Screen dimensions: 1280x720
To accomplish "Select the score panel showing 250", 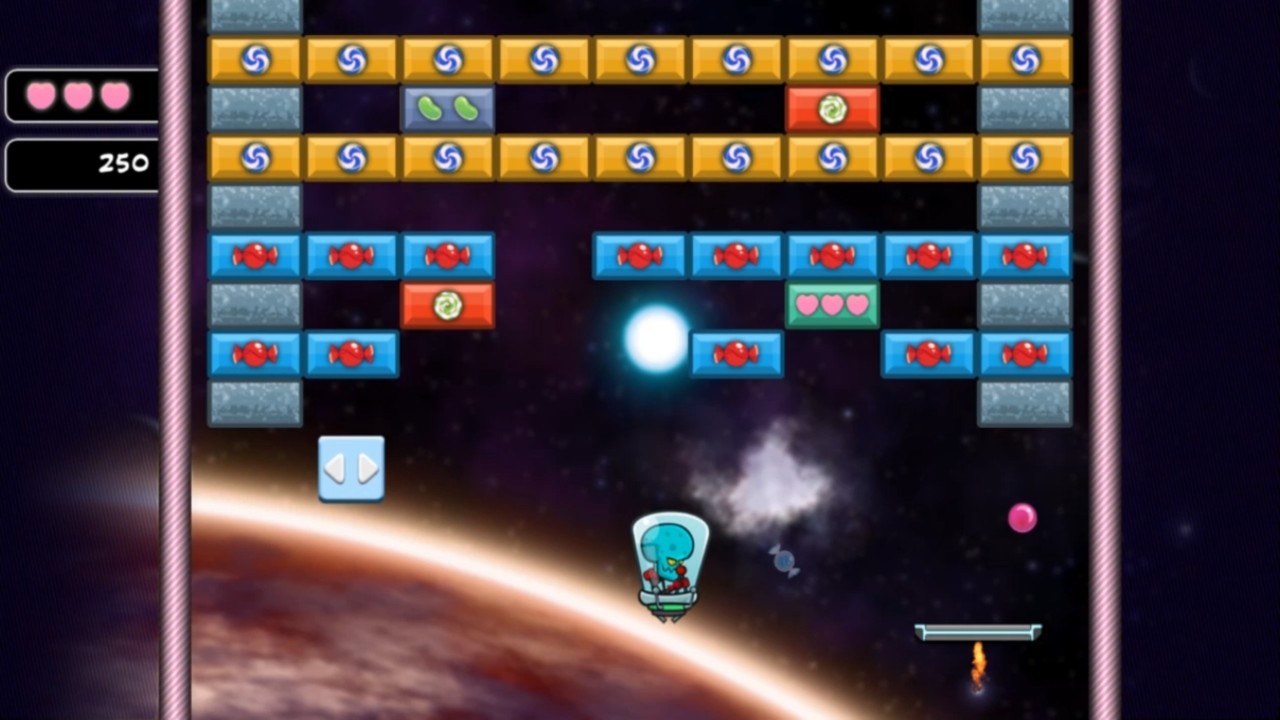I will pos(80,164).
